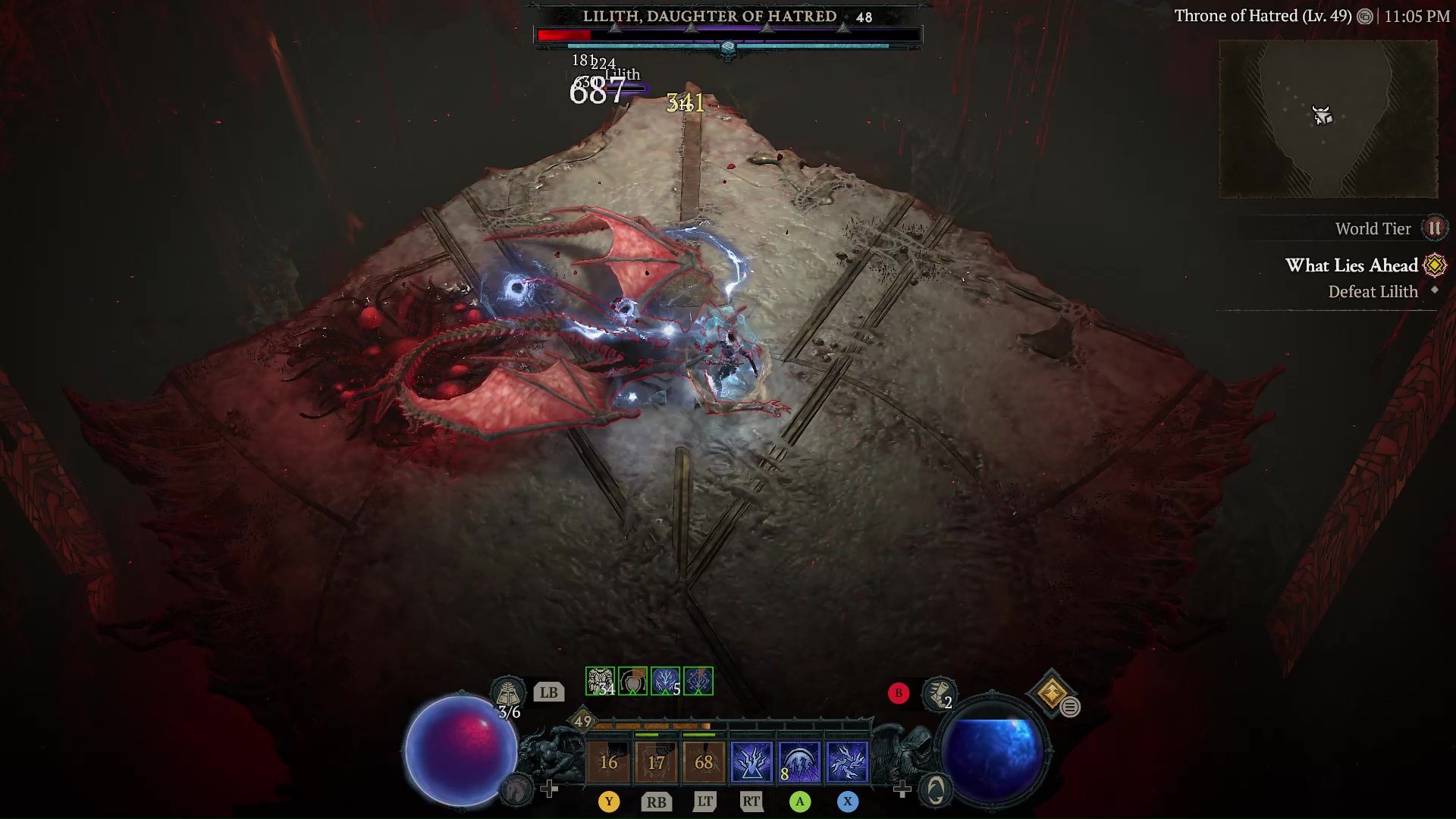Select the skill slot on 68-second cooldown
The width and height of the screenshot is (1456, 819).
(x=704, y=761)
